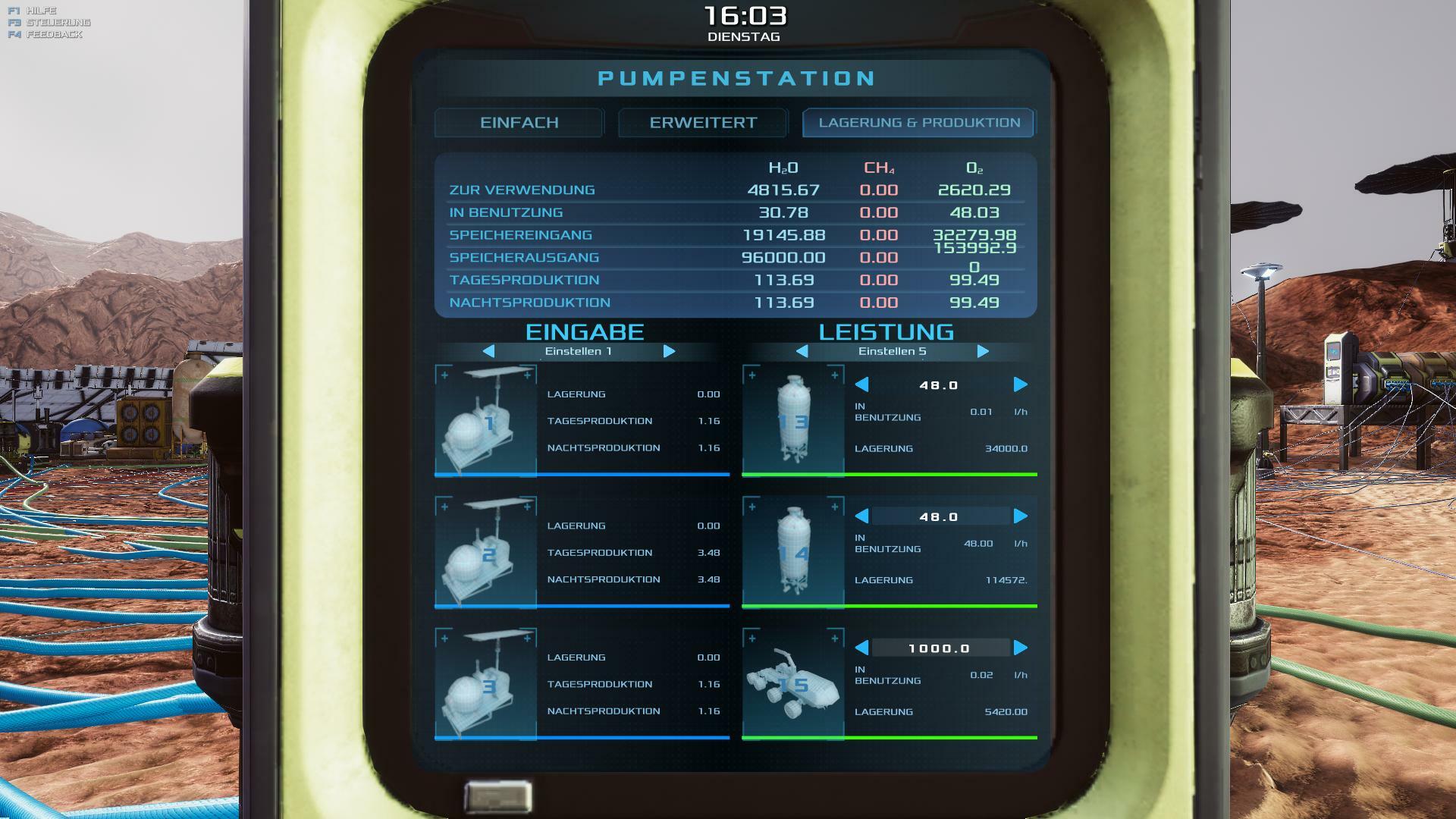Raise tank 14 flow value

coord(1021,516)
